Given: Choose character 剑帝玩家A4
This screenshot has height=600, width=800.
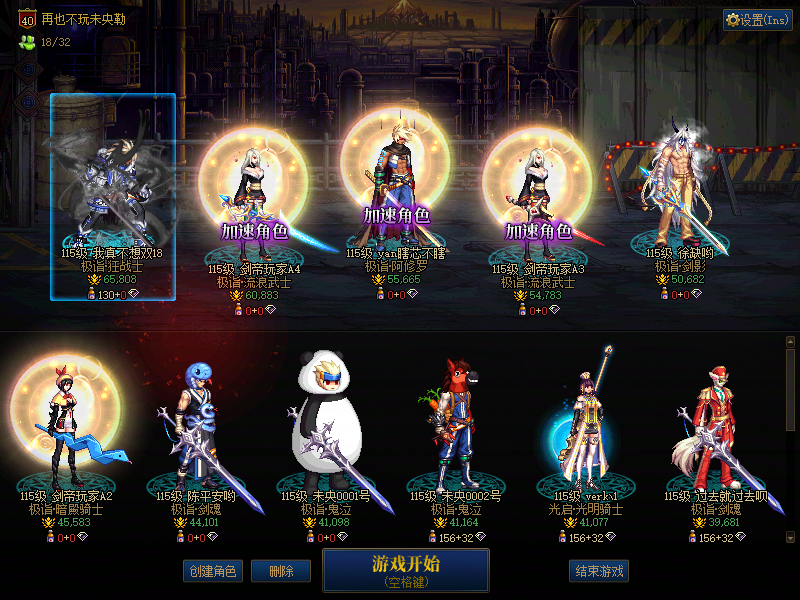Looking at the screenshot, I should tap(254, 200).
